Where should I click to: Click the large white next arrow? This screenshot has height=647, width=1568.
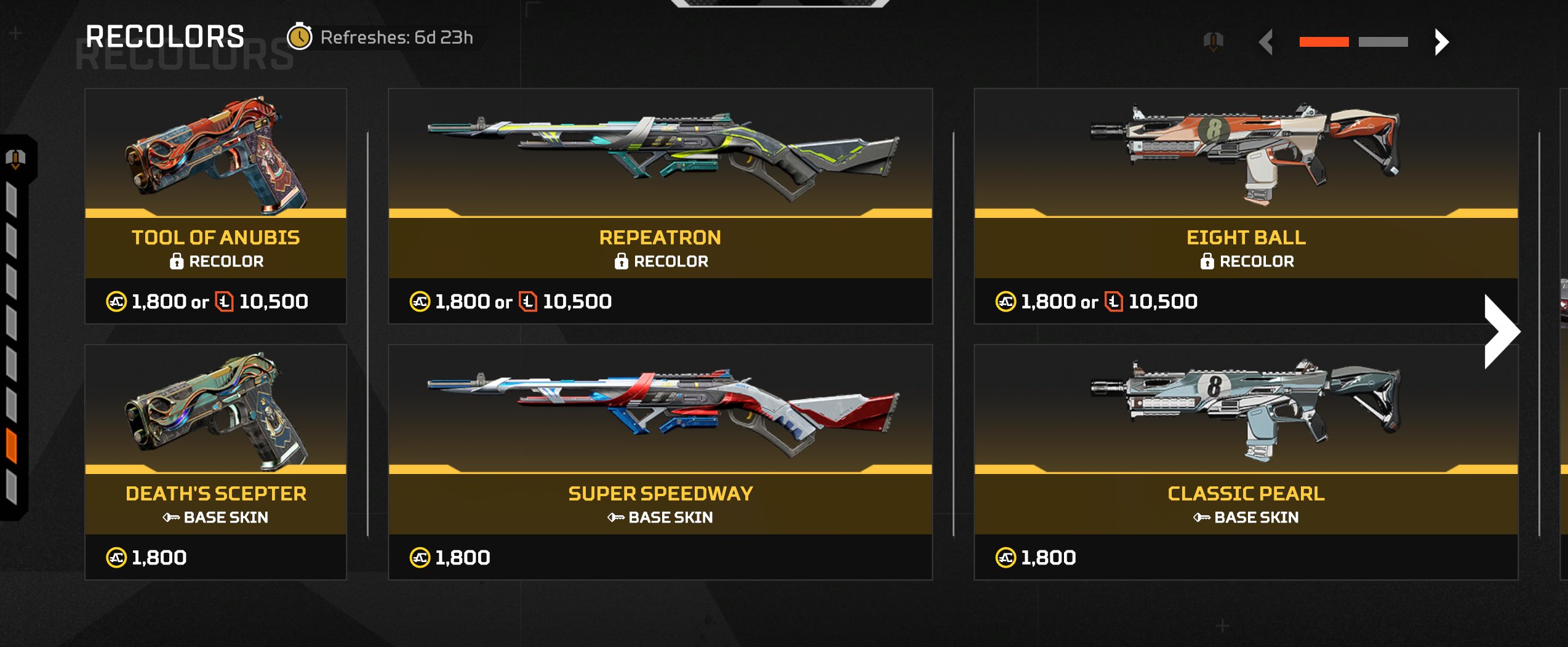pyautogui.click(x=1502, y=332)
